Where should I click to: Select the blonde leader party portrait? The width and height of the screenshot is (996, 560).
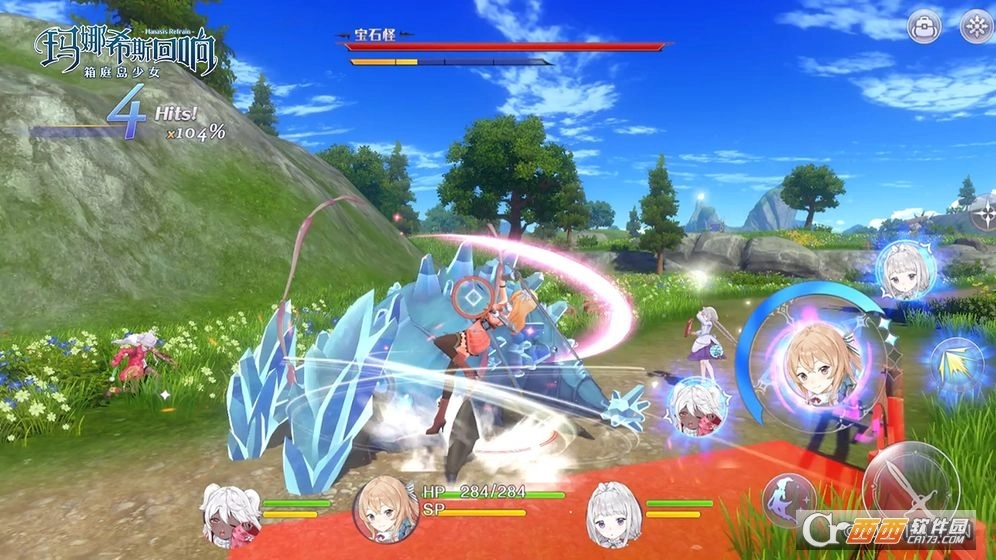pyautogui.click(x=385, y=508)
